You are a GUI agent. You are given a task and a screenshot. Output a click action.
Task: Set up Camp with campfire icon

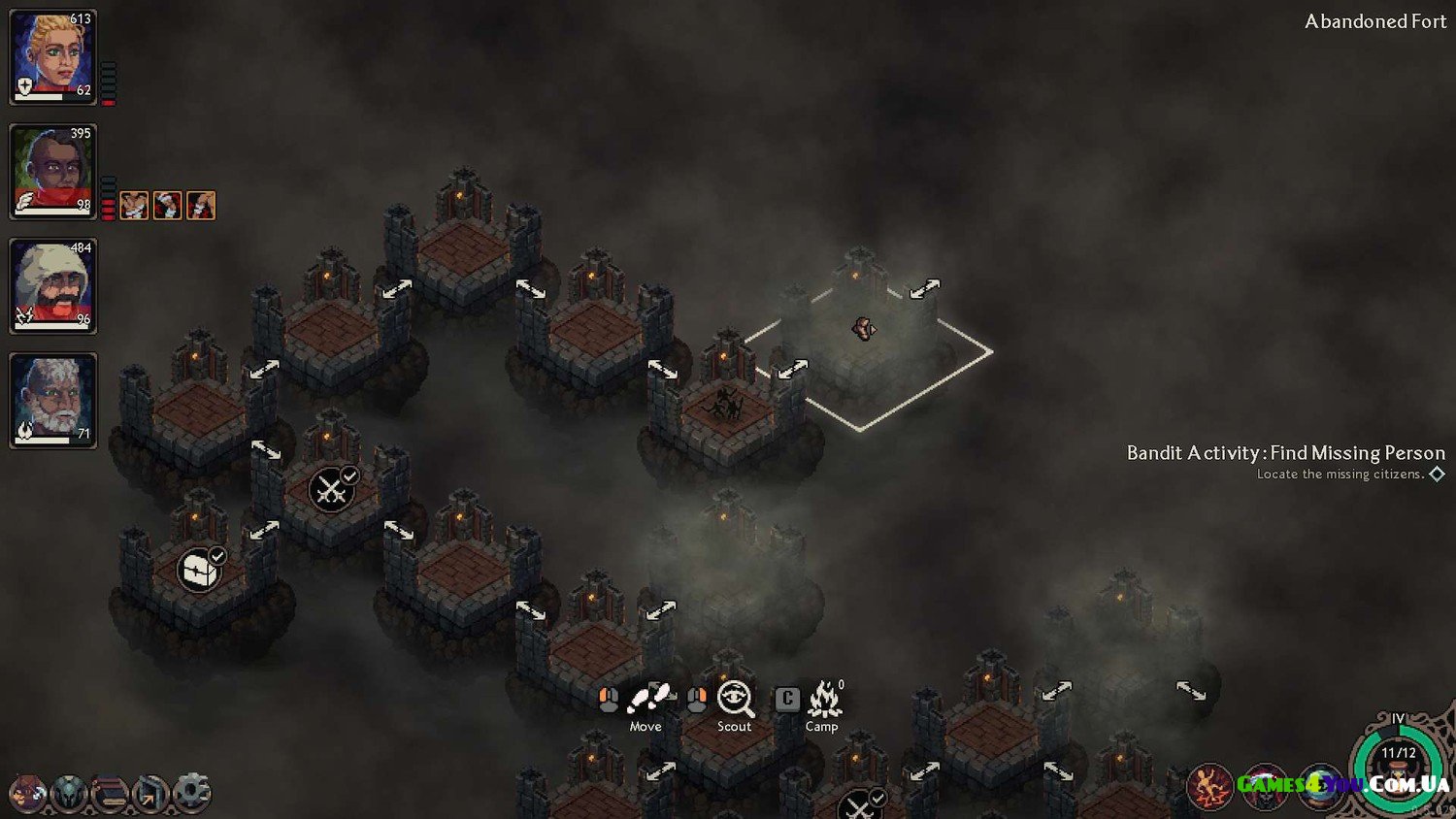823,699
